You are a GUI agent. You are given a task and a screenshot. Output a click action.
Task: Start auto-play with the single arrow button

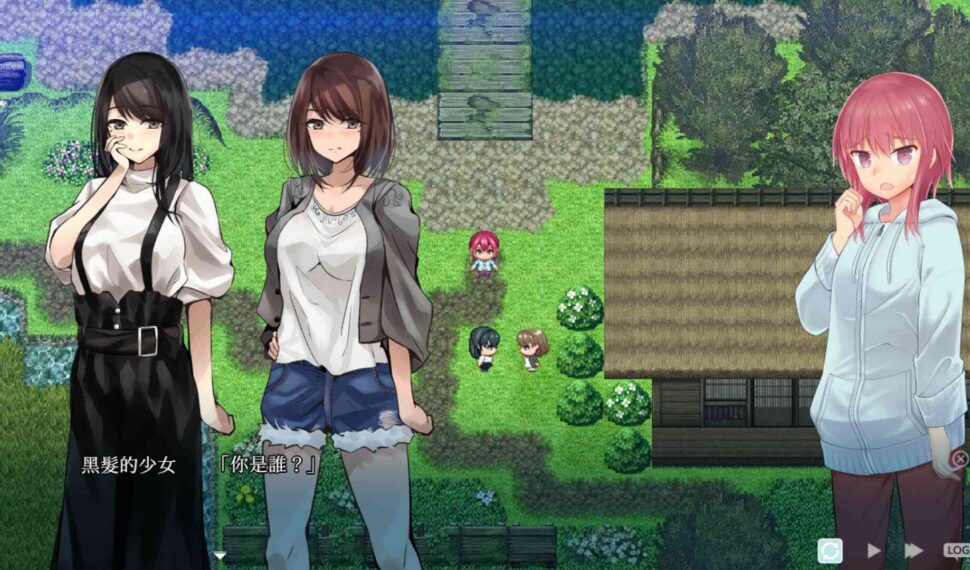(x=874, y=550)
